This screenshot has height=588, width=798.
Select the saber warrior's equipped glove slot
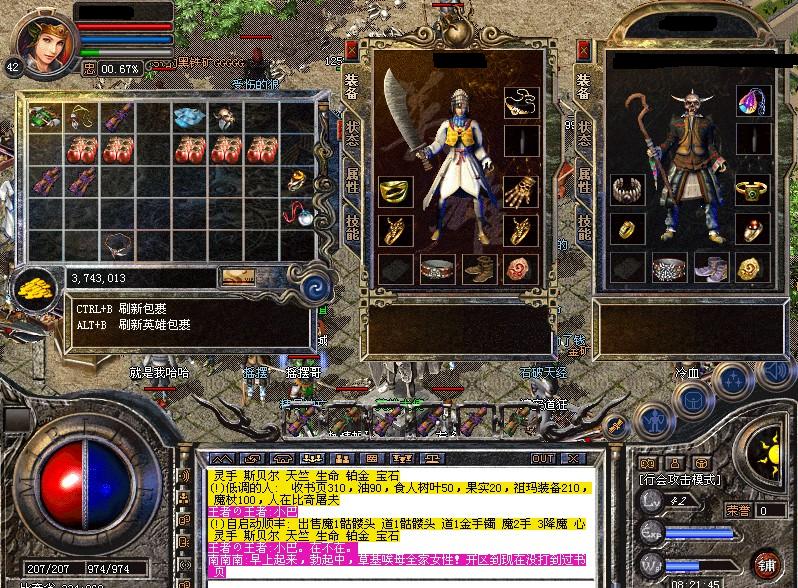point(520,191)
